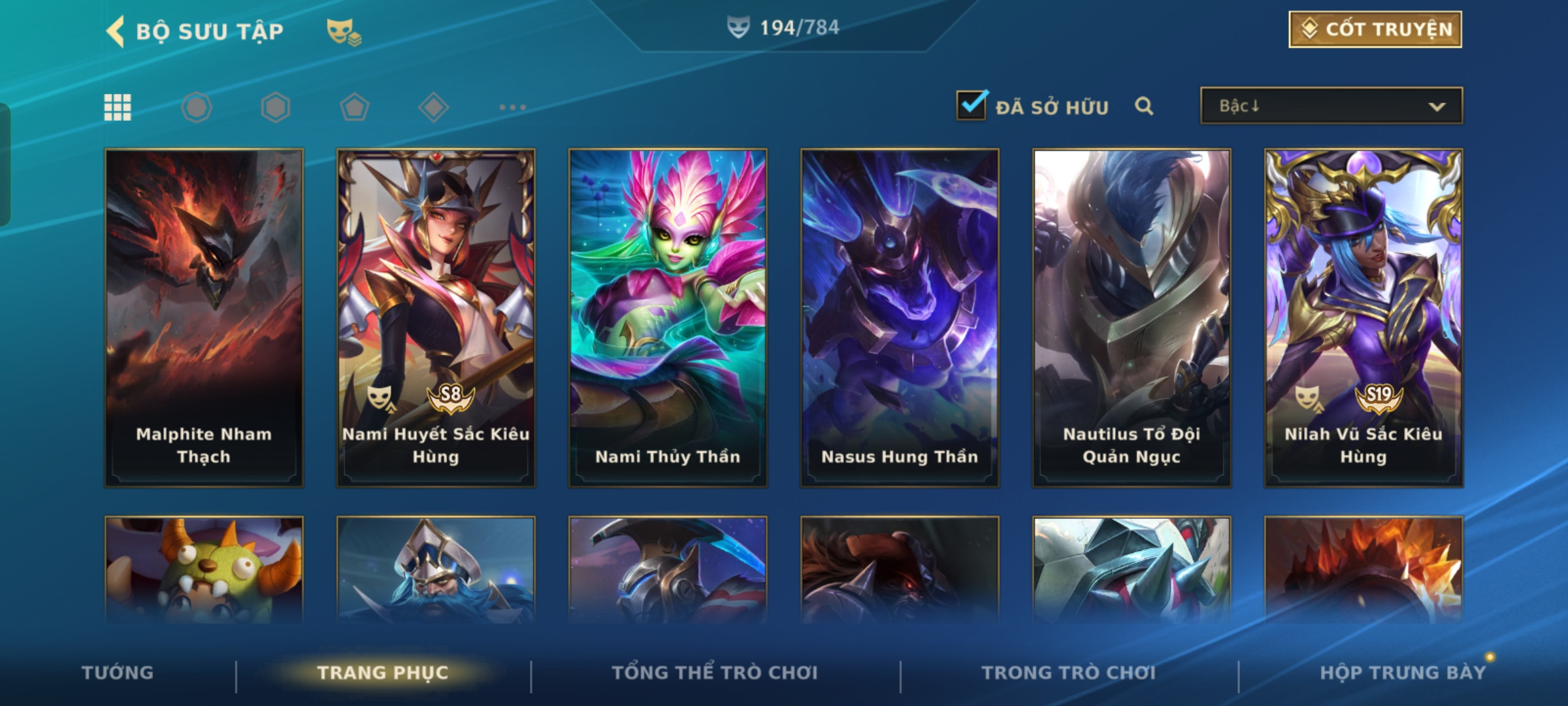Switch to the Tổng Thể Trò Chơi tab
This screenshot has height=706, width=1568.
715,673
